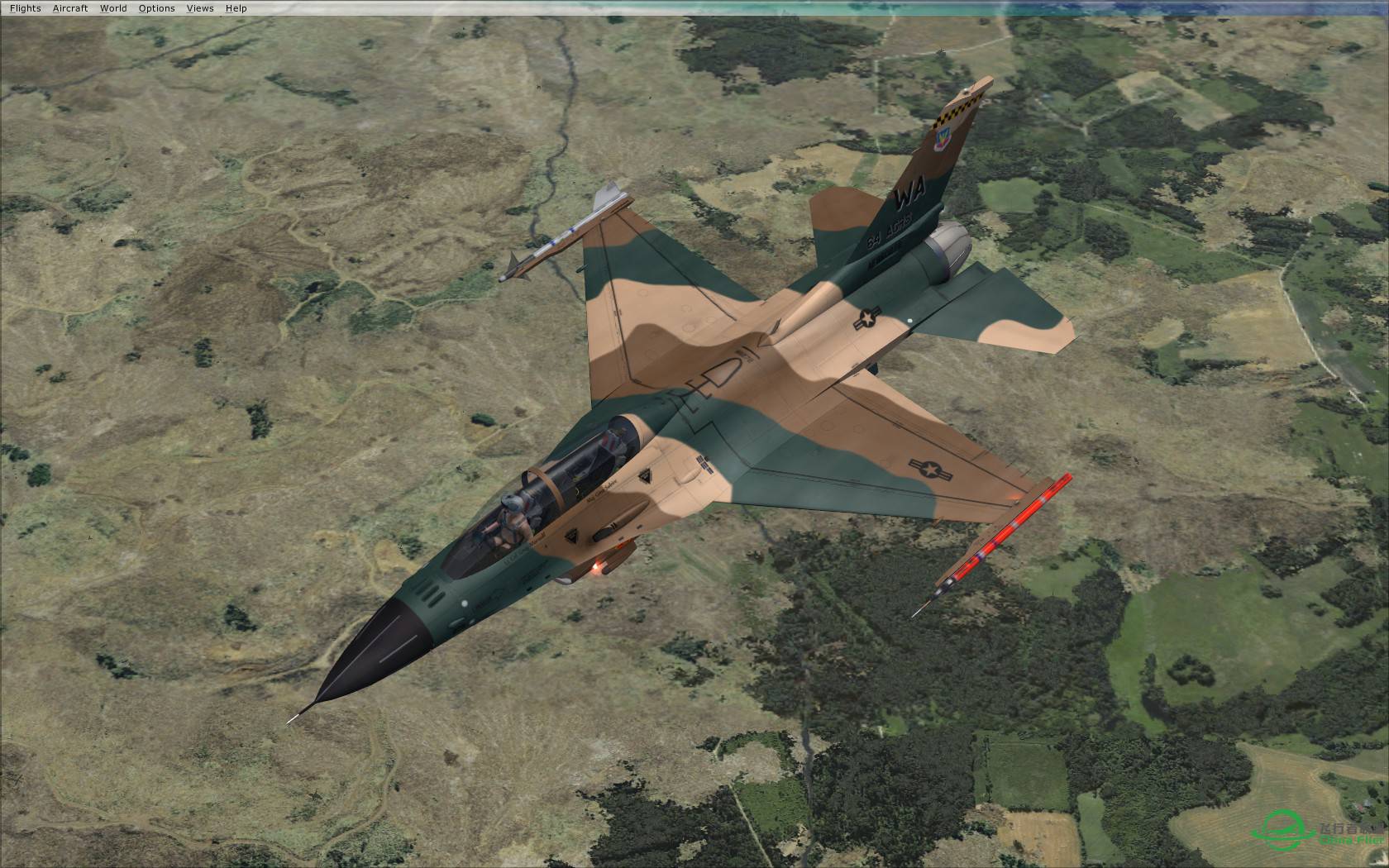Select the Help menu

click(236, 8)
